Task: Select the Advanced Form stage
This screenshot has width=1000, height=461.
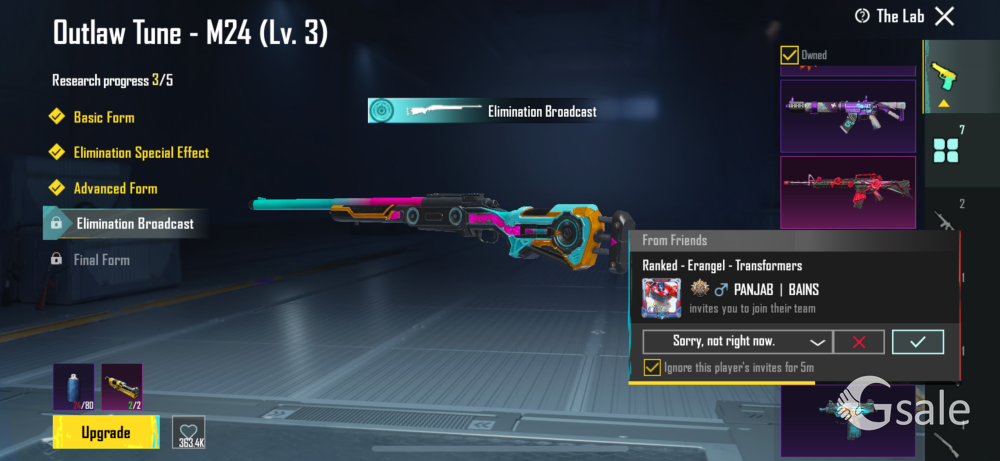Action: 115,188
